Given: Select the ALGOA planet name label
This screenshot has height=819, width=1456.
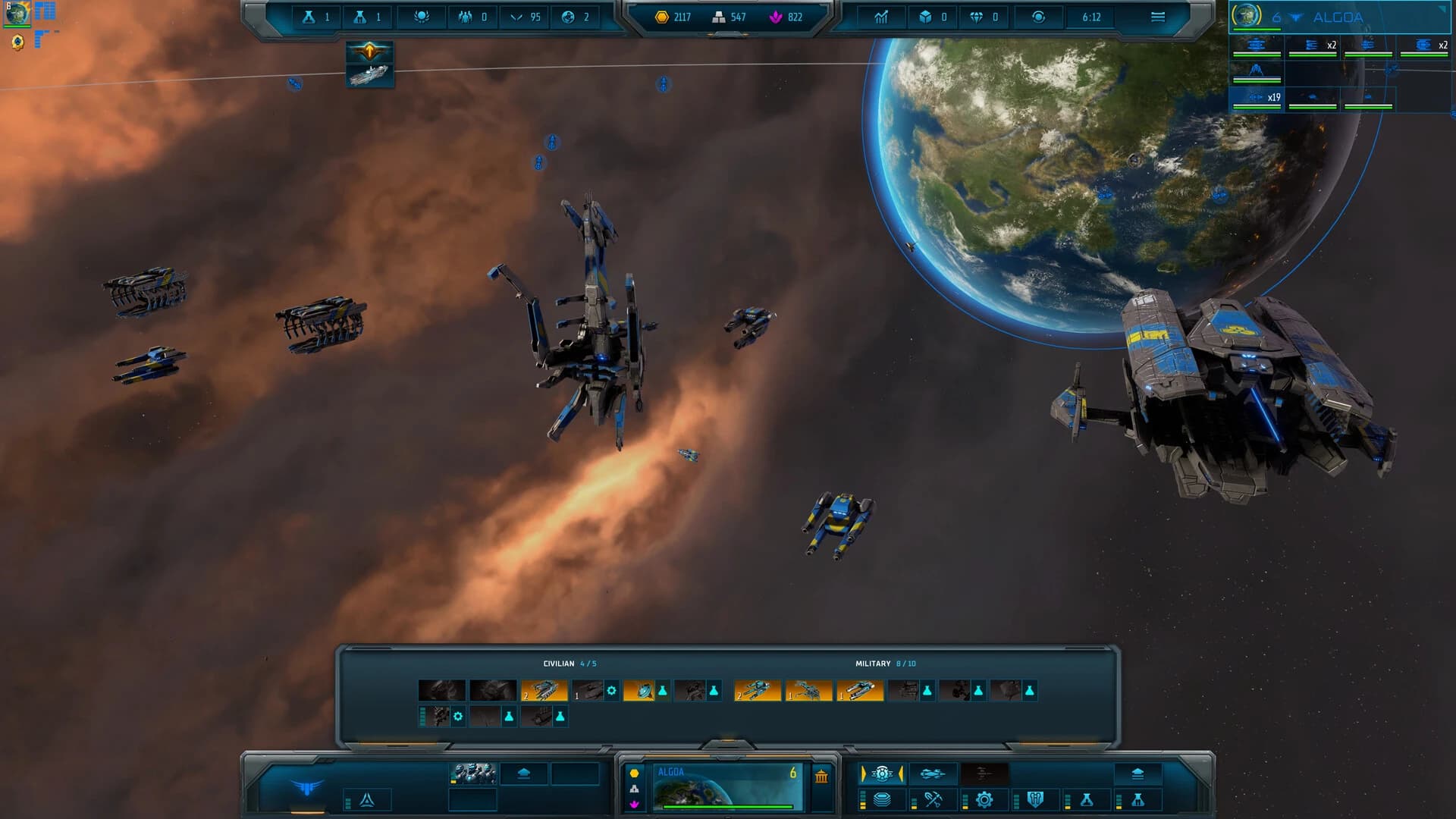Looking at the screenshot, I should click(x=672, y=772).
